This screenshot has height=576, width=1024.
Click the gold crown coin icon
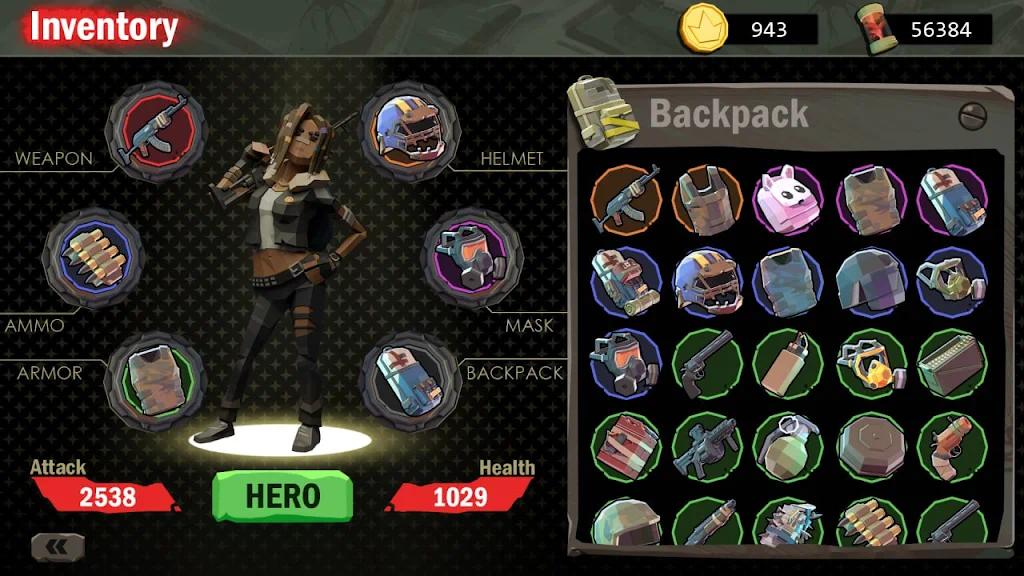tap(702, 28)
